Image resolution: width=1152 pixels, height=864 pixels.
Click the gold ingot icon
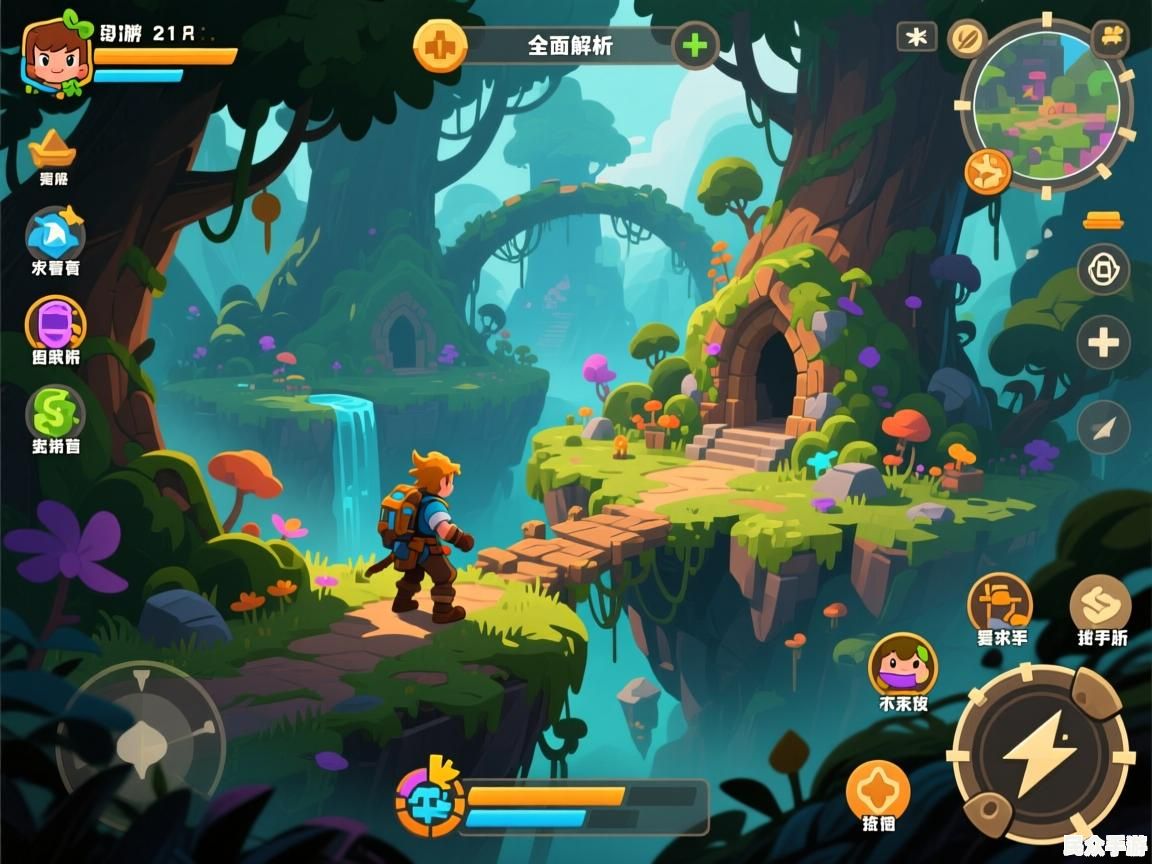click(x=52, y=150)
